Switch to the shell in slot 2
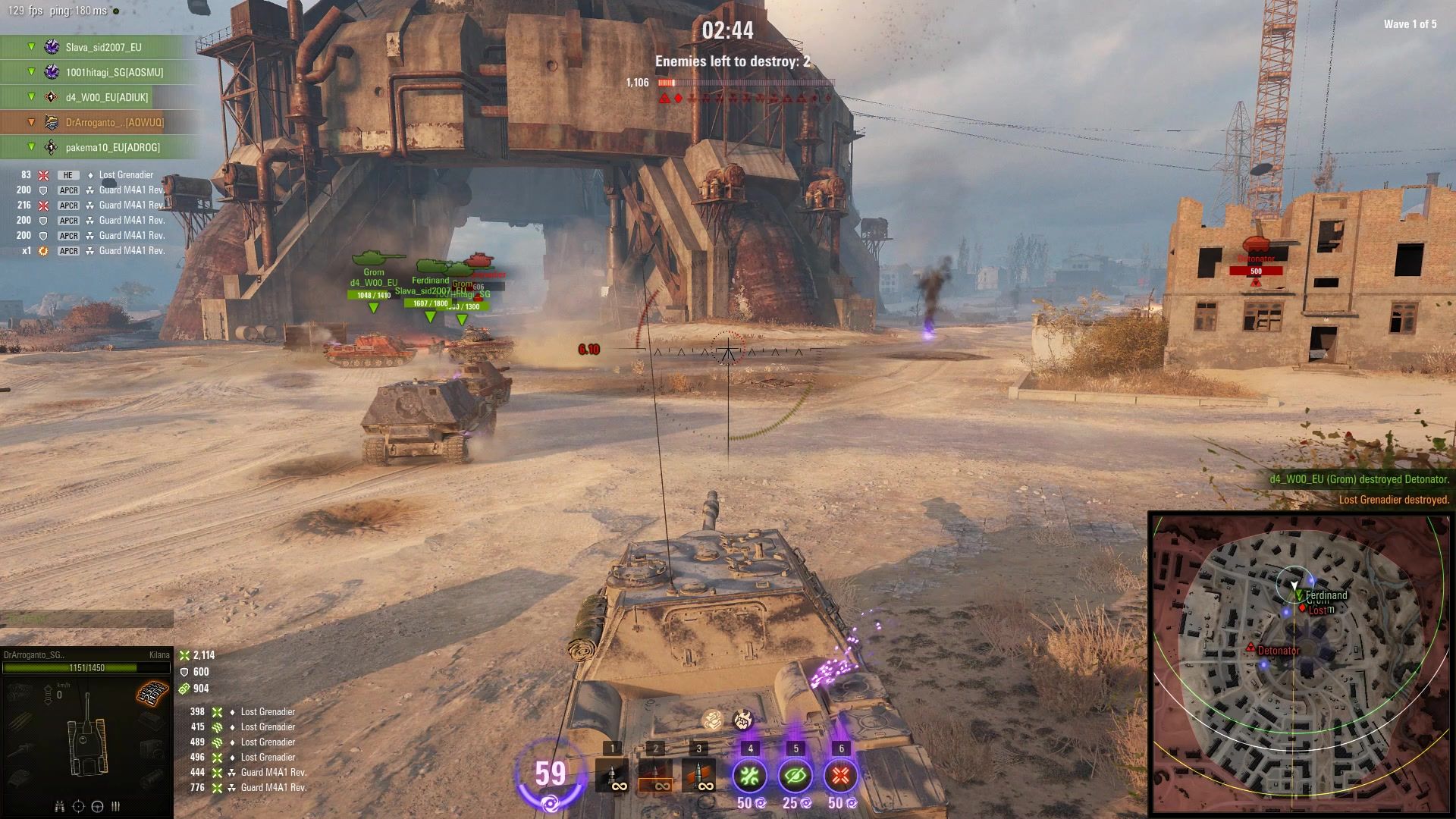1456x819 pixels. (655, 775)
